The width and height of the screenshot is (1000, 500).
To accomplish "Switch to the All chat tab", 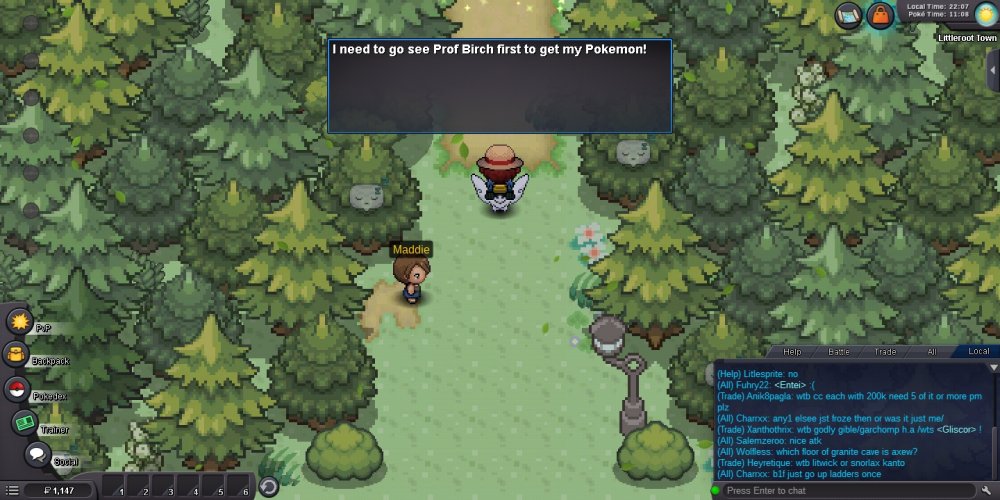I will coord(931,352).
